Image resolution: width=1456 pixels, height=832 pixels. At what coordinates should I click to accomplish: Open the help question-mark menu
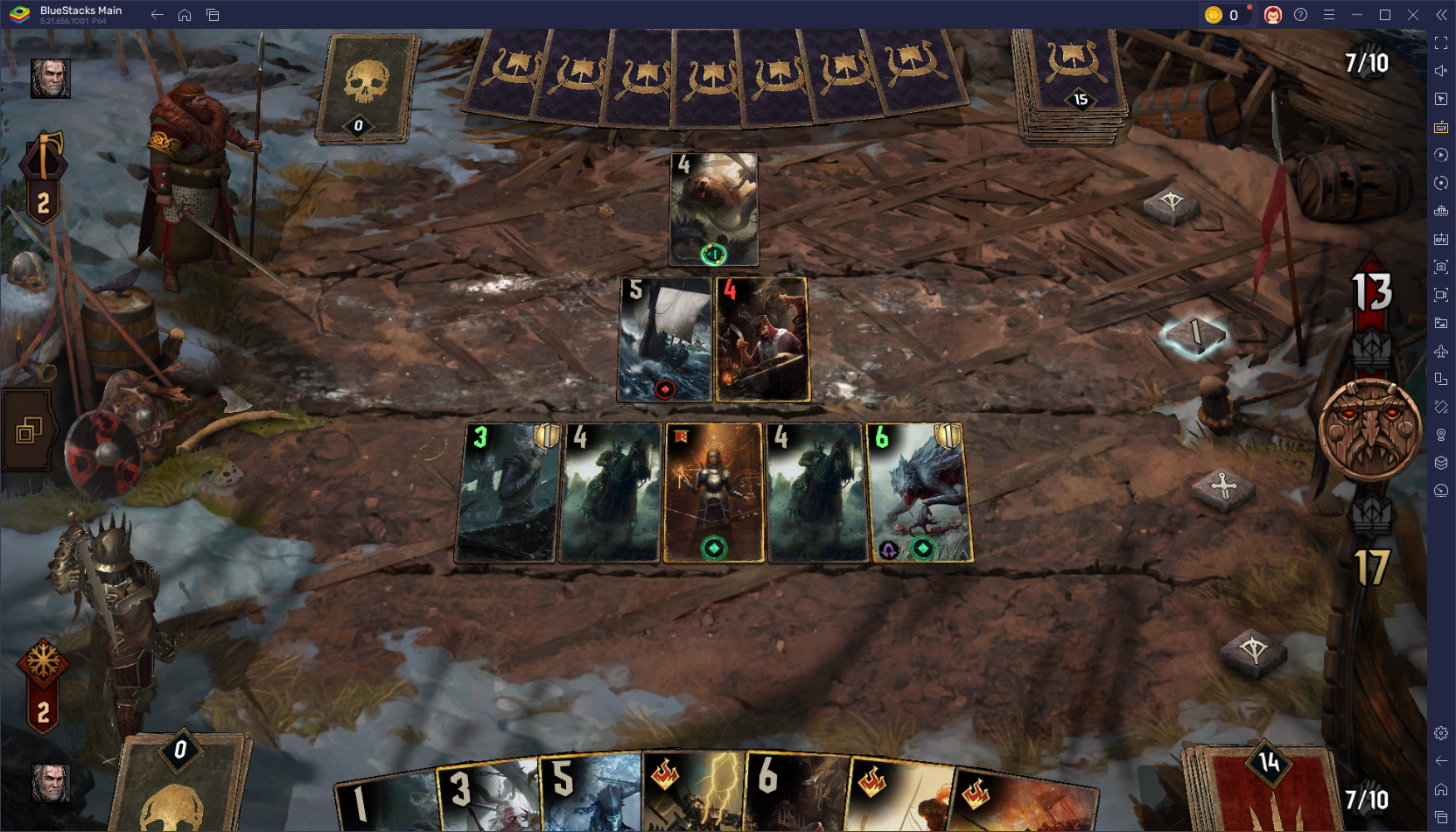coord(1301,14)
